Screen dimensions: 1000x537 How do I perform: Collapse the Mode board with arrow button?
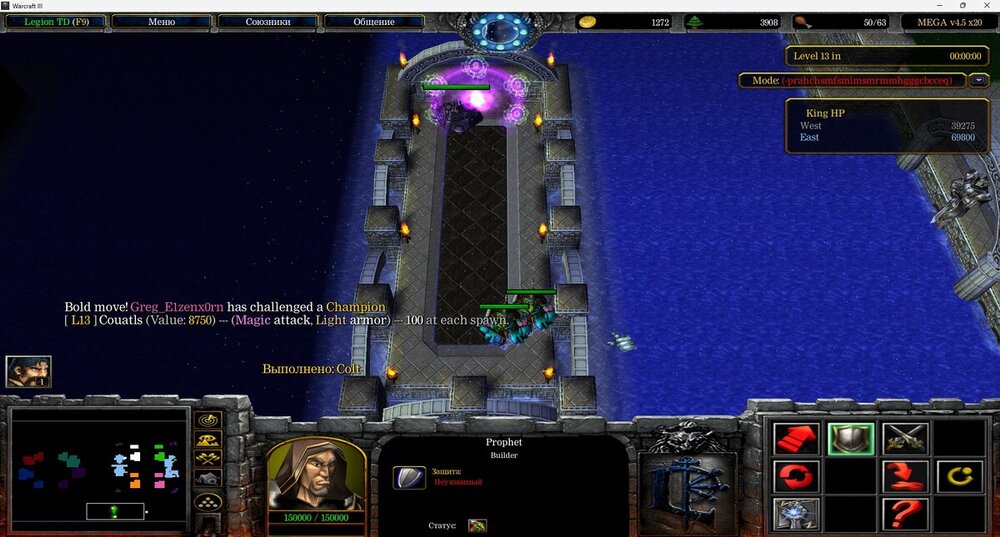[x=979, y=80]
